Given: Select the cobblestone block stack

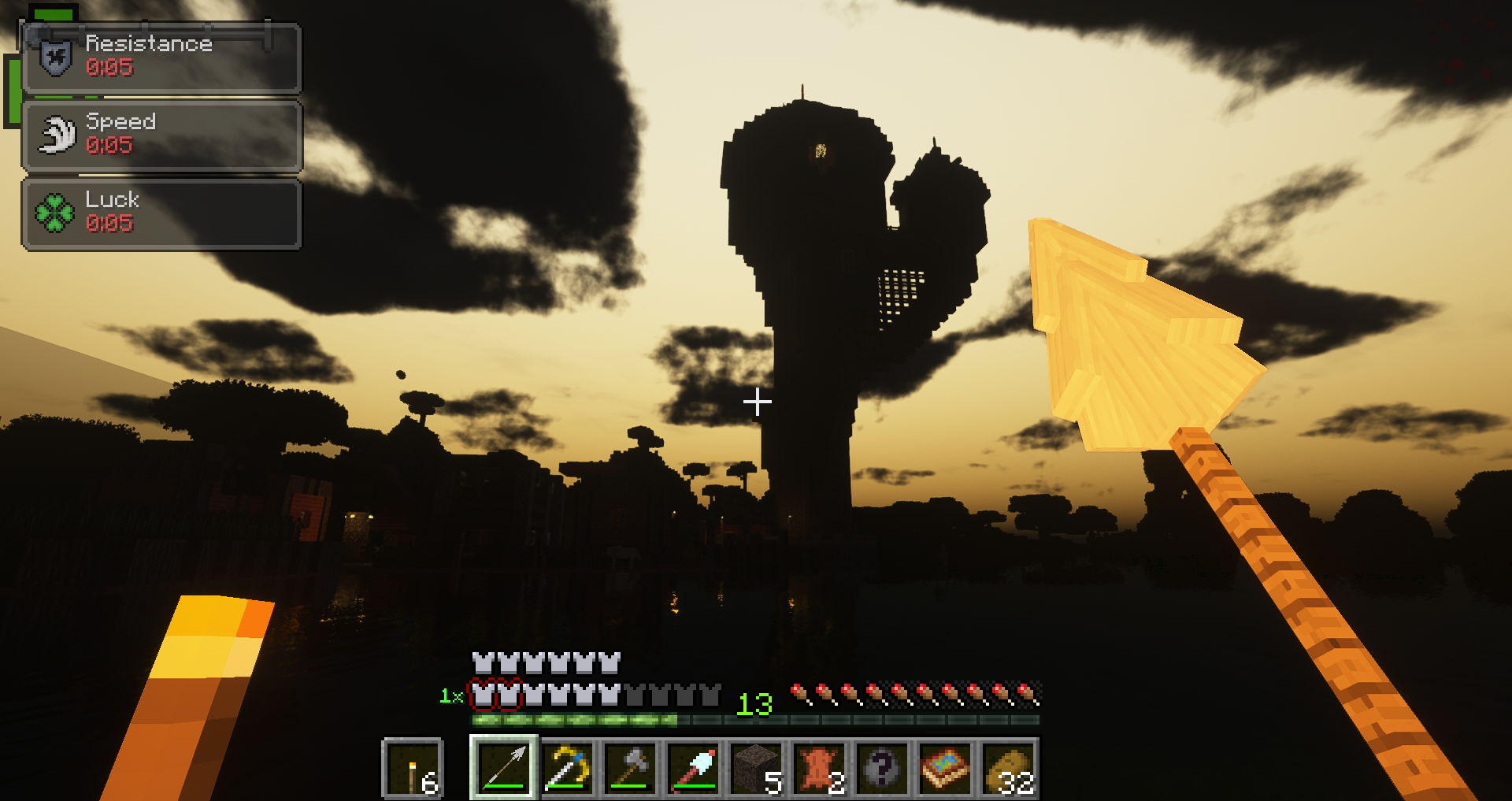Looking at the screenshot, I should tap(758, 768).
